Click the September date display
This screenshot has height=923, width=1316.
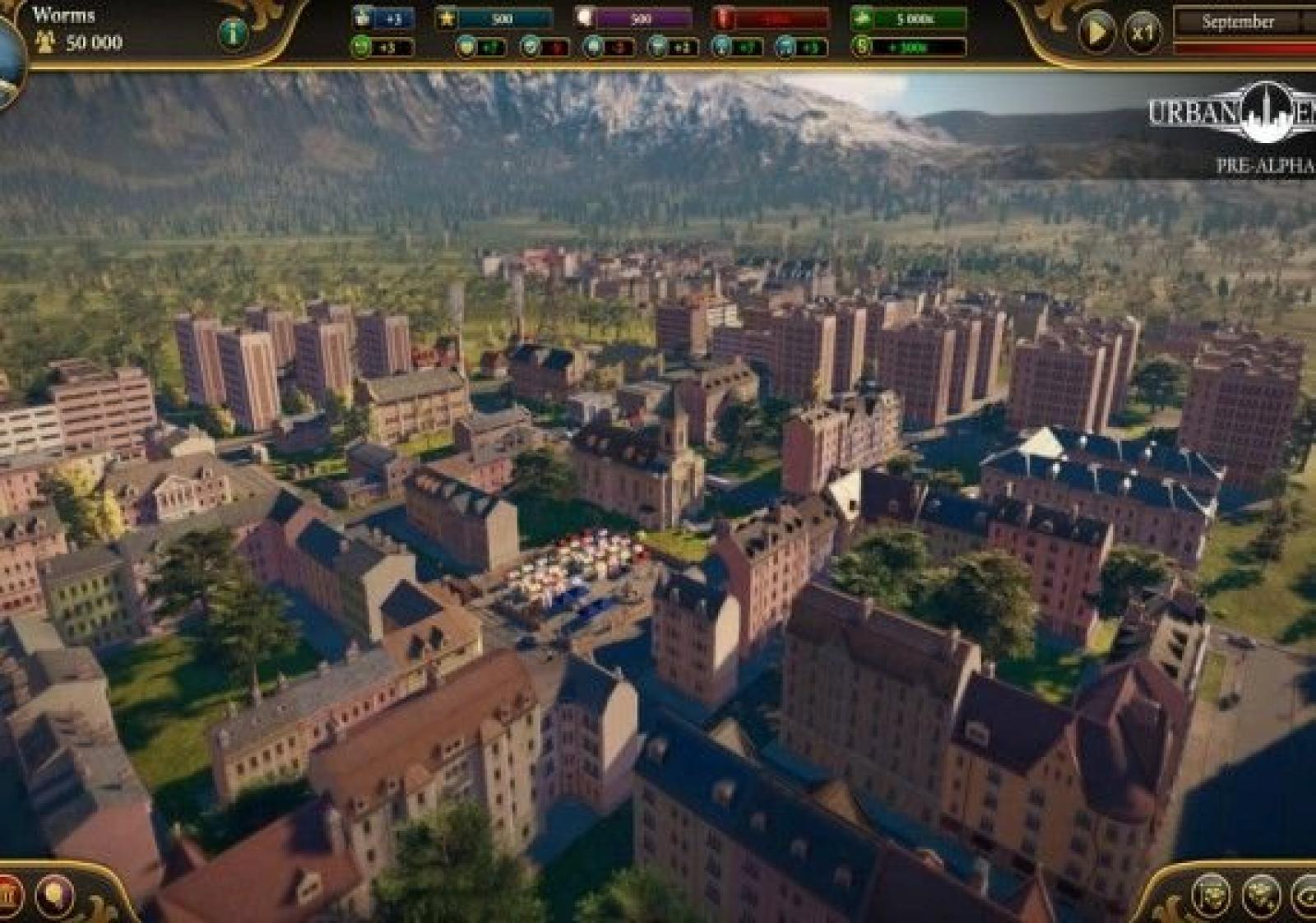tap(1237, 22)
